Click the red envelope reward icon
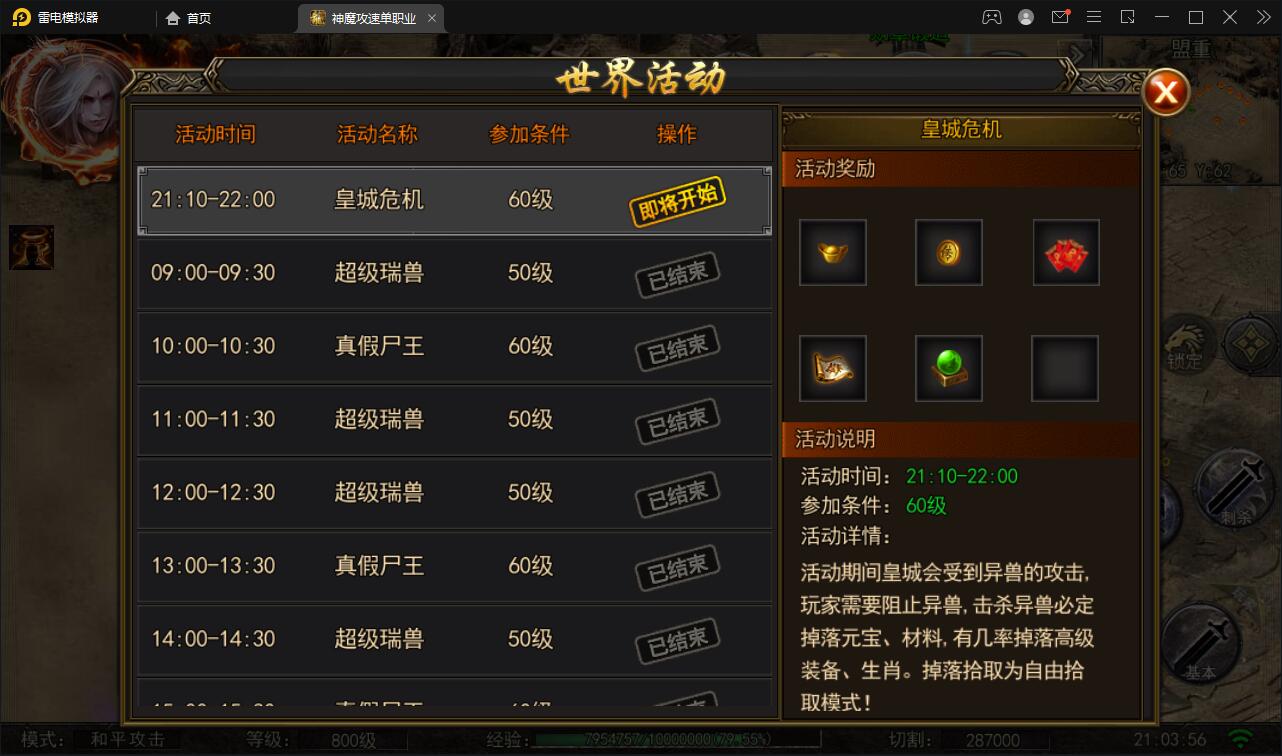Image resolution: width=1282 pixels, height=756 pixels. (x=1065, y=252)
